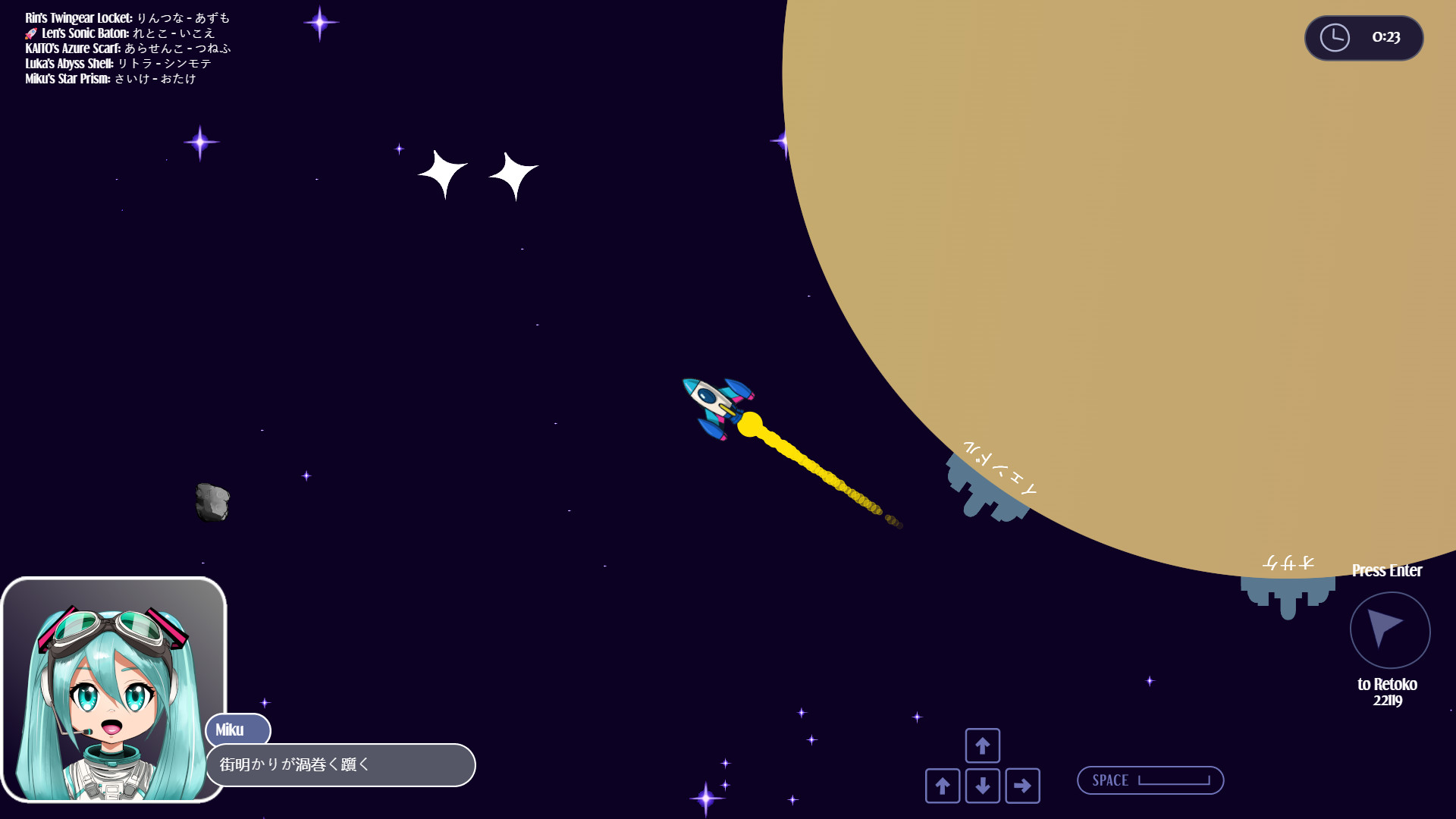Click Miku's character portrait
This screenshot has height=819, width=1456.
114,690
